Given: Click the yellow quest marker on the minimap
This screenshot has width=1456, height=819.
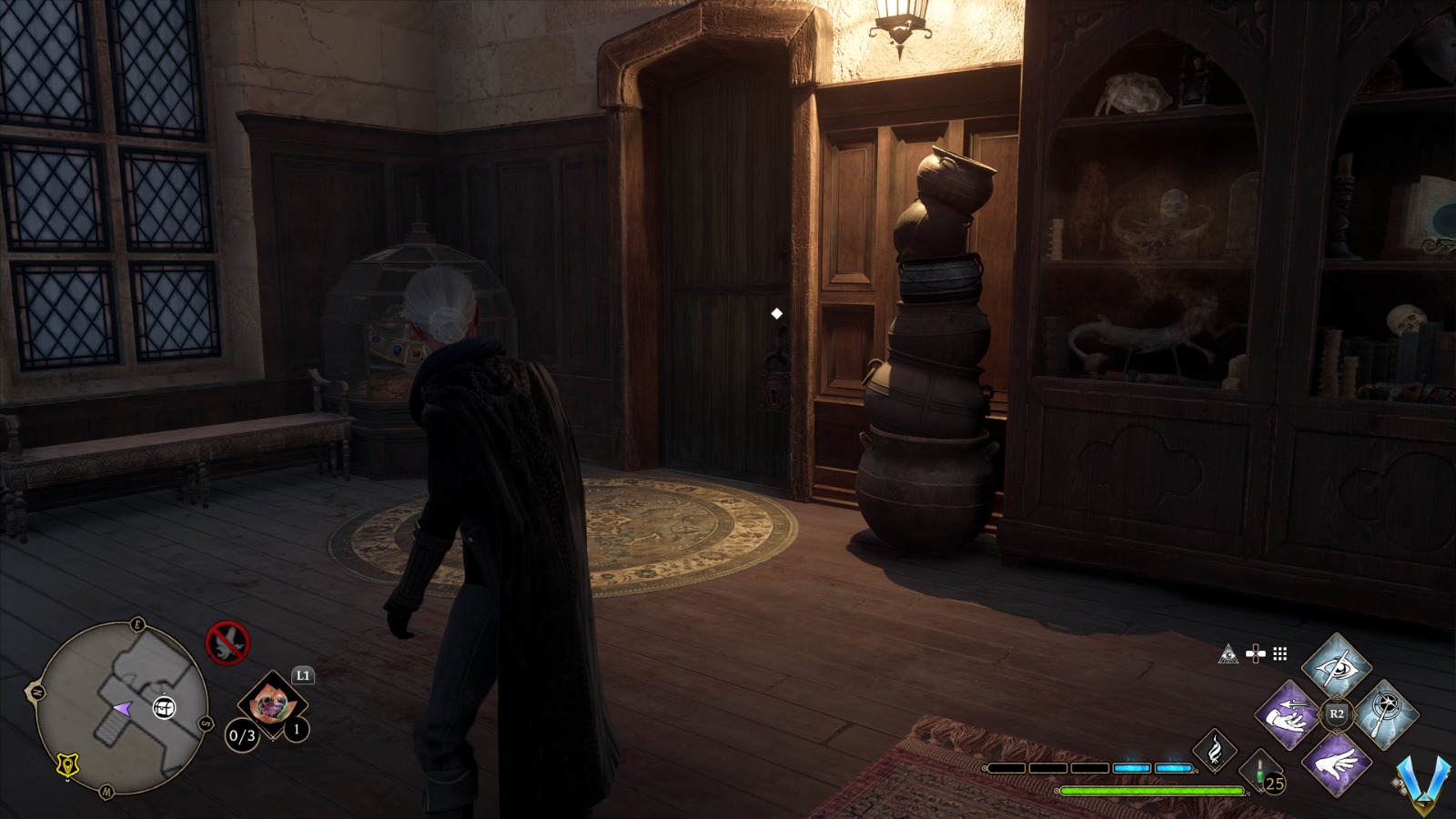Looking at the screenshot, I should [66, 767].
